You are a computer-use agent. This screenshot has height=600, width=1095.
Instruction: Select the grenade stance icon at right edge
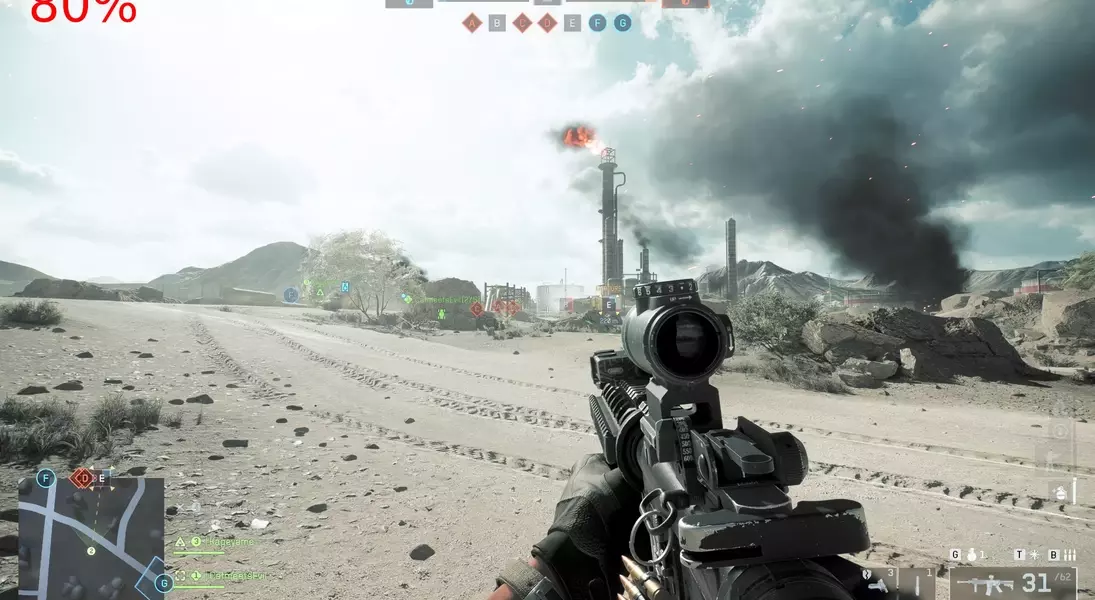click(1060, 492)
